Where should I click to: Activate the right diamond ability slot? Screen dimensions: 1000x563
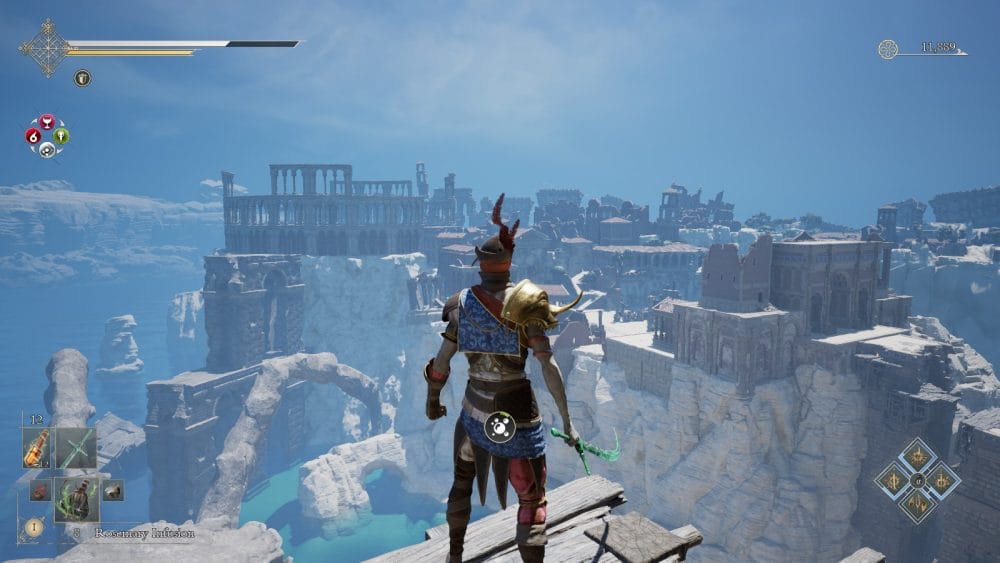click(942, 481)
